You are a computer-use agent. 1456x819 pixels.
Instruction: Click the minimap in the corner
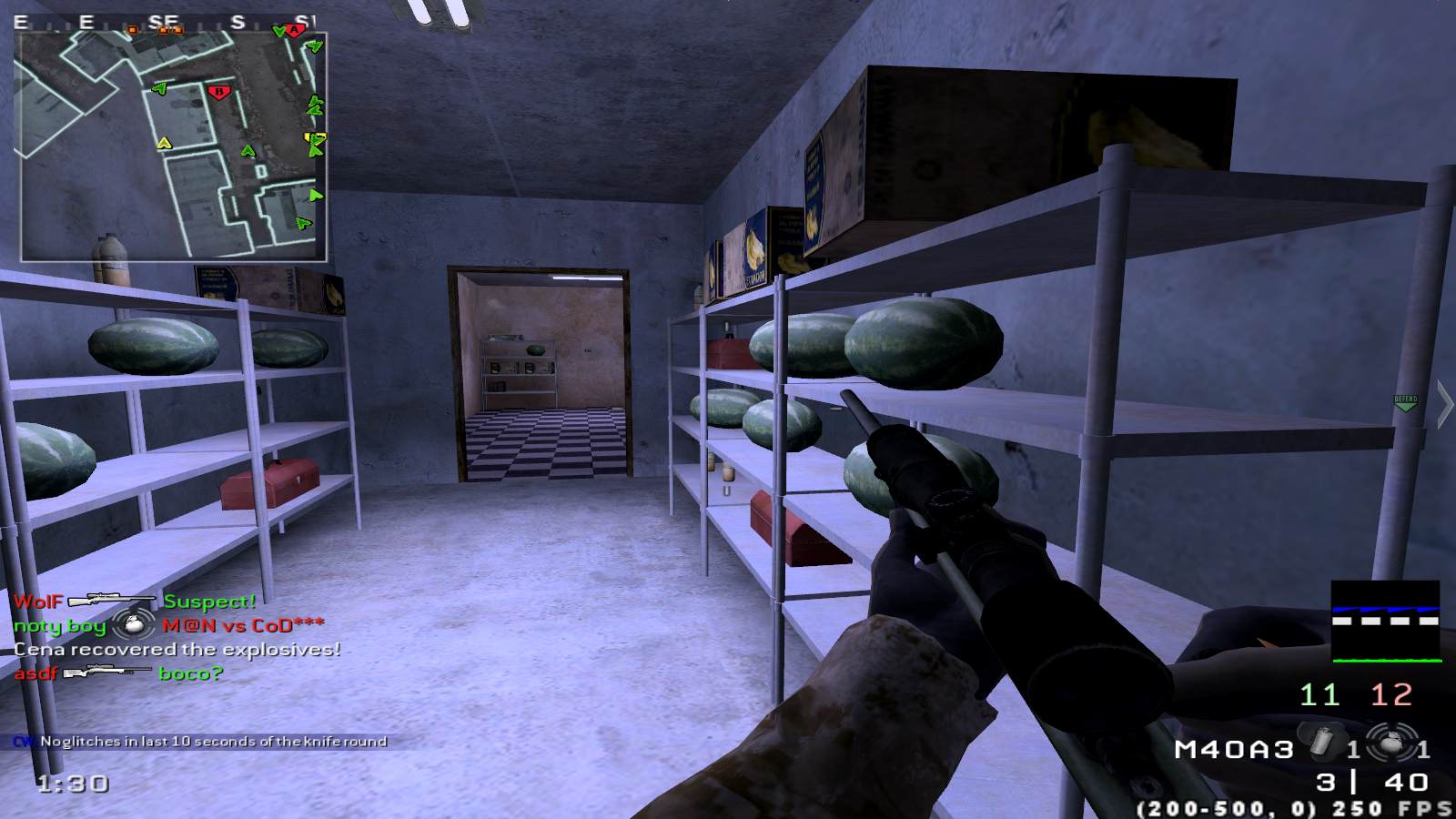[x=173, y=146]
